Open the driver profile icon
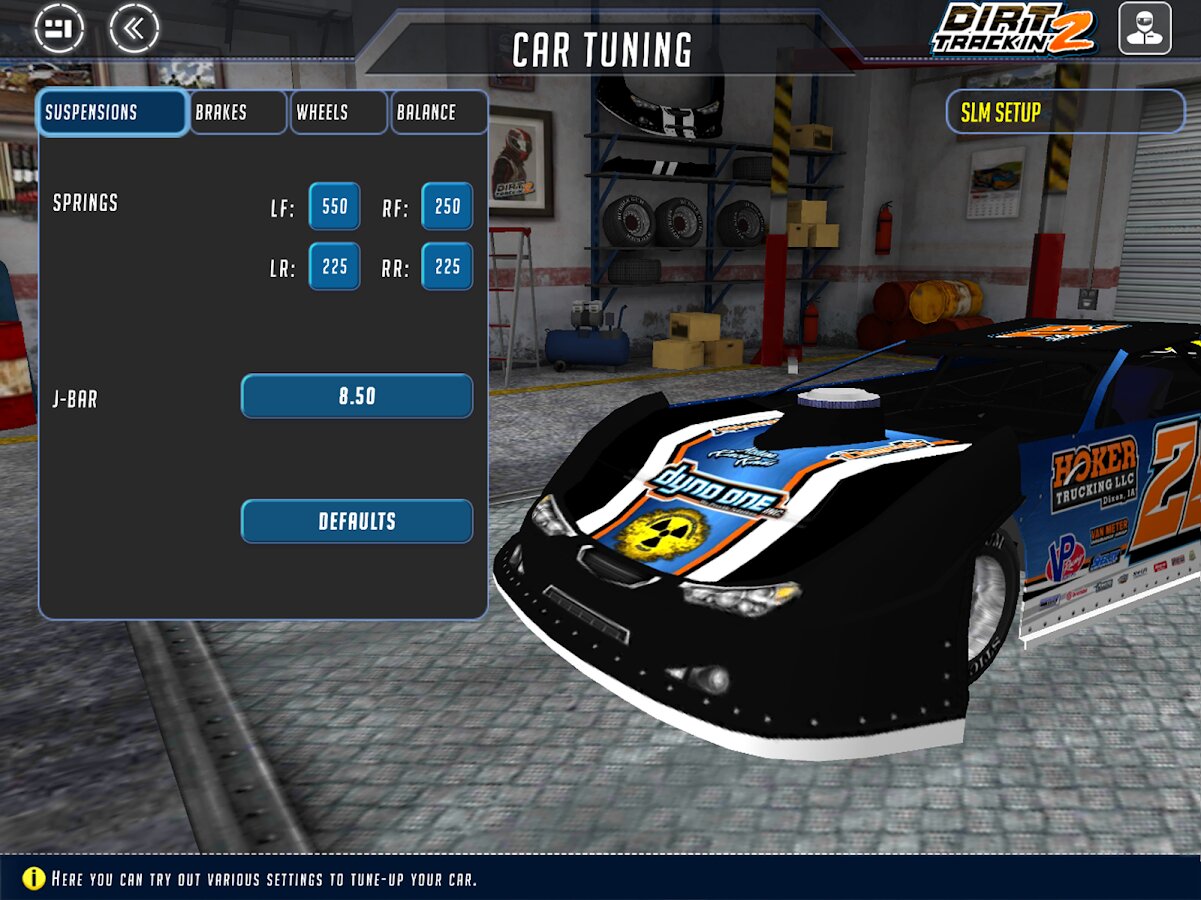Viewport: 1201px width, 900px height. 1144,28
